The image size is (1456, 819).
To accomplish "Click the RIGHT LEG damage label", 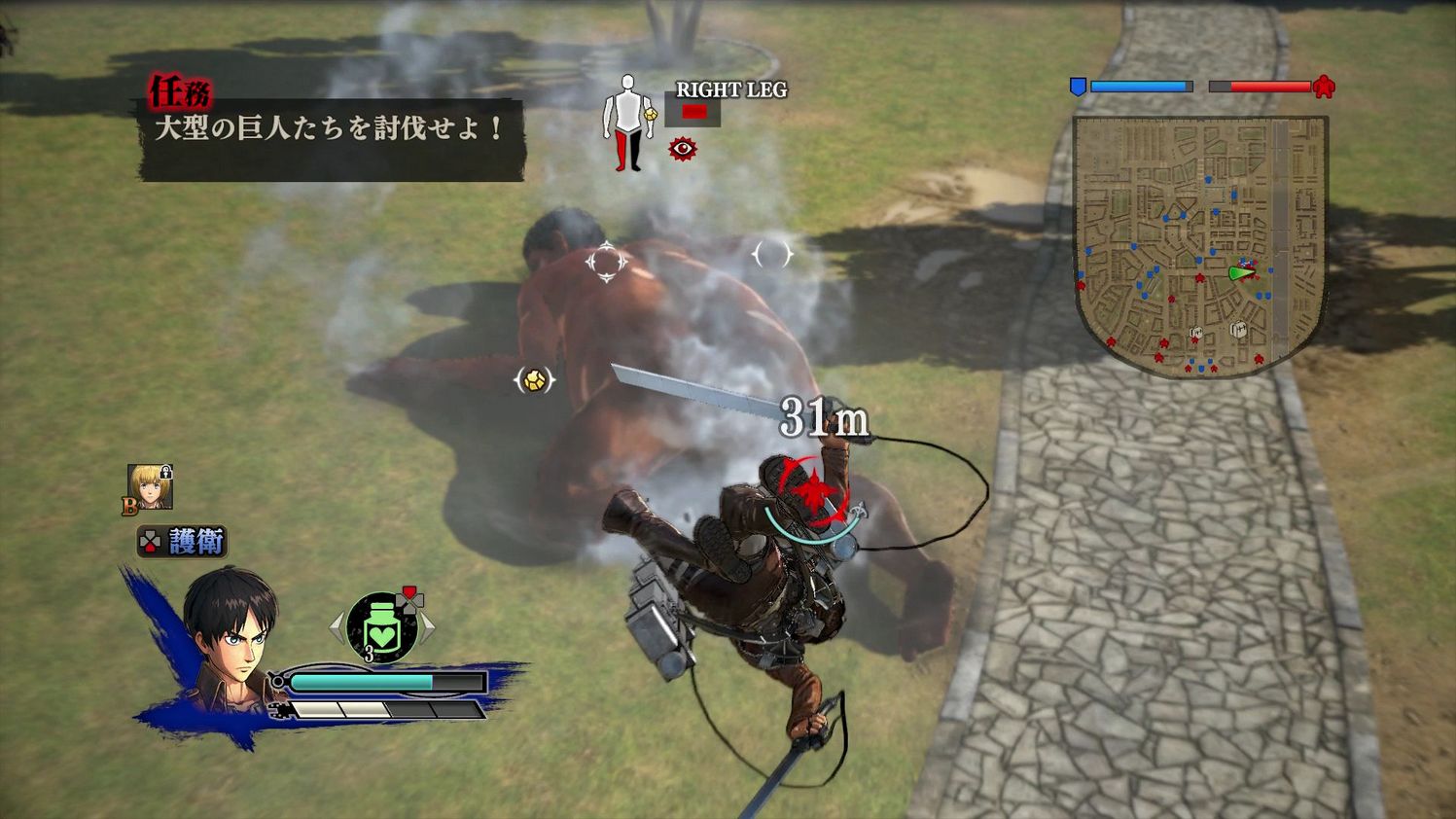I will point(729,90).
